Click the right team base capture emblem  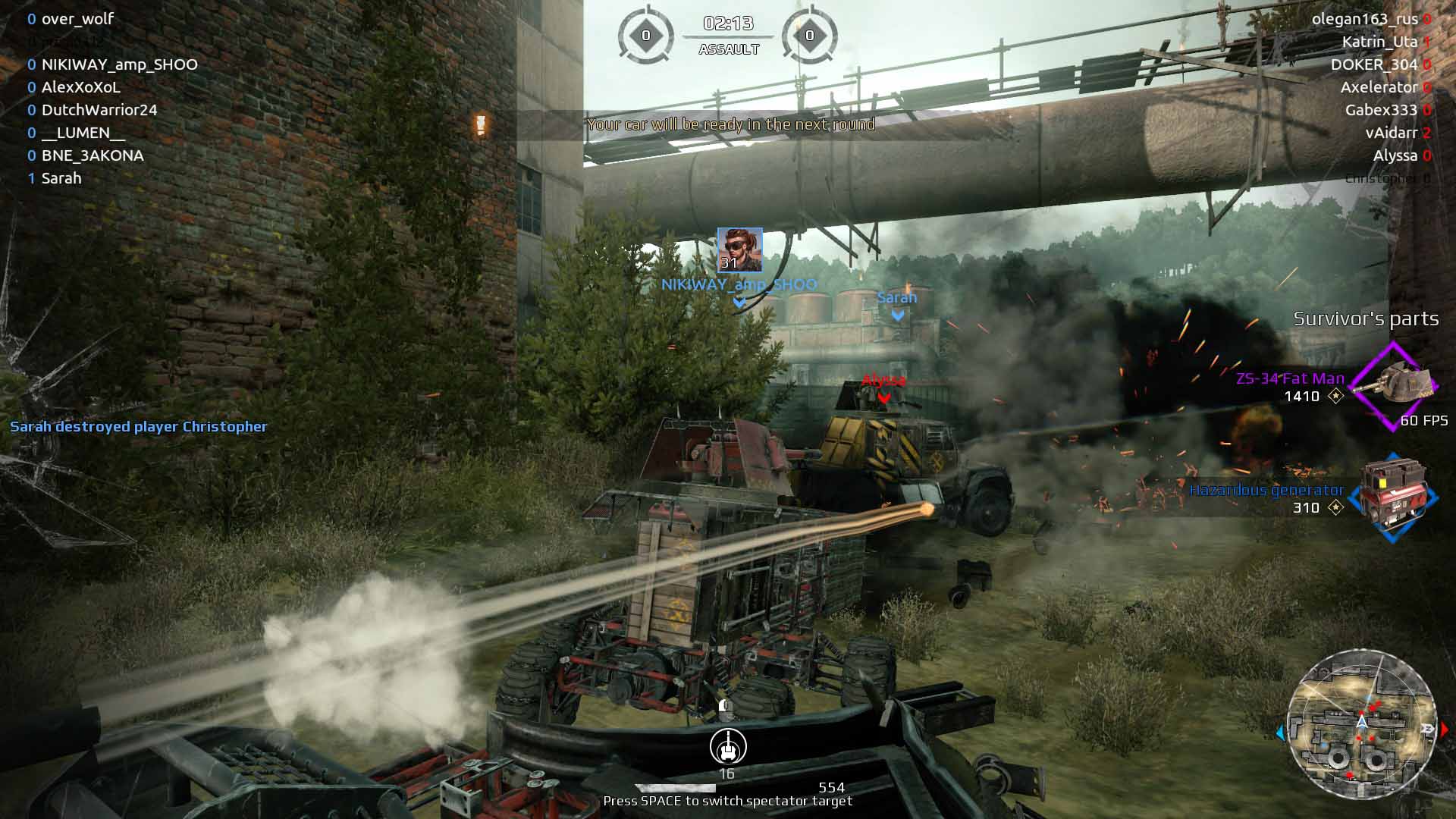tap(809, 35)
